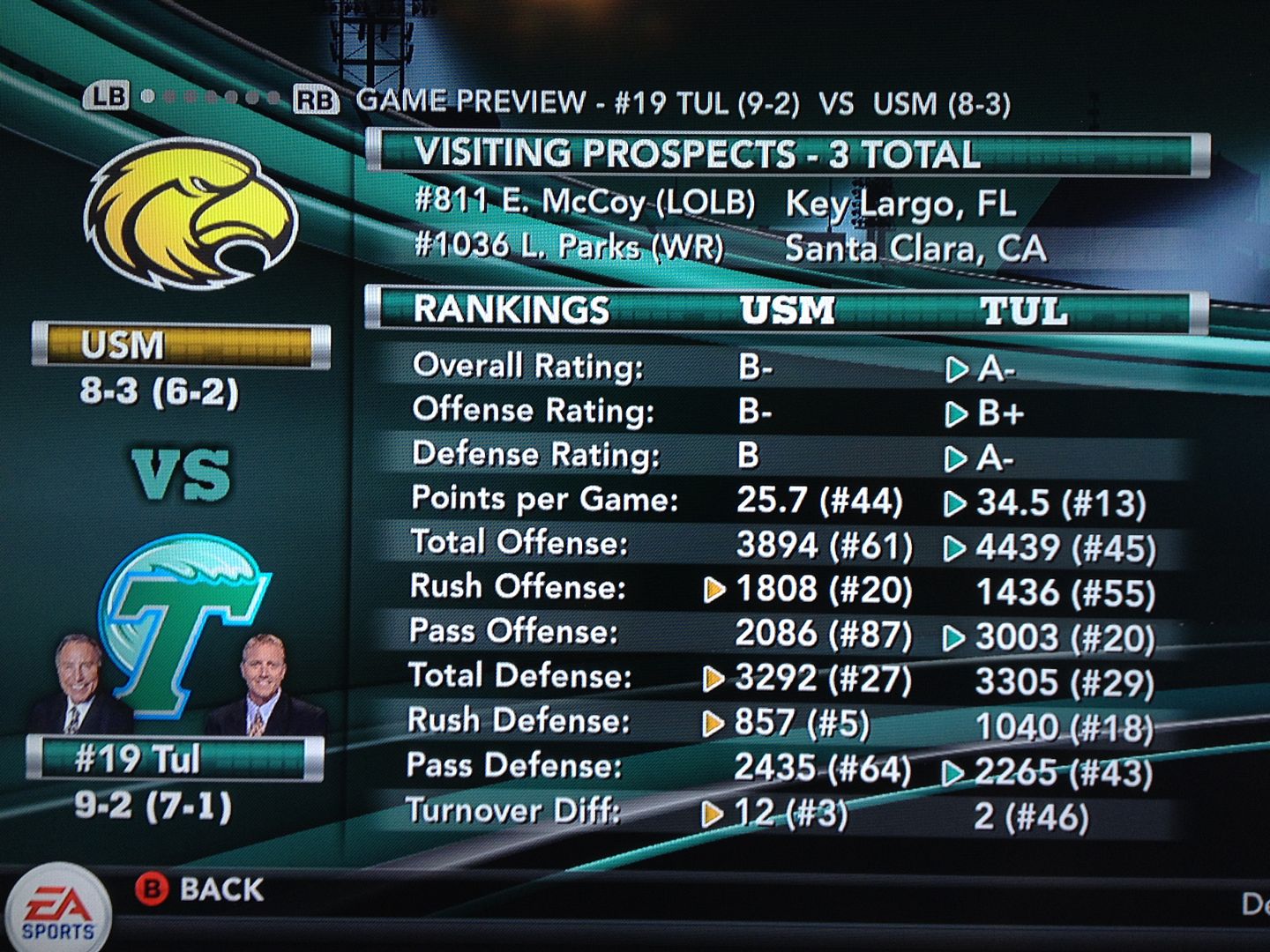The width and height of the screenshot is (1270, 952).
Task: Click the USM team name bar
Action: click(x=181, y=345)
